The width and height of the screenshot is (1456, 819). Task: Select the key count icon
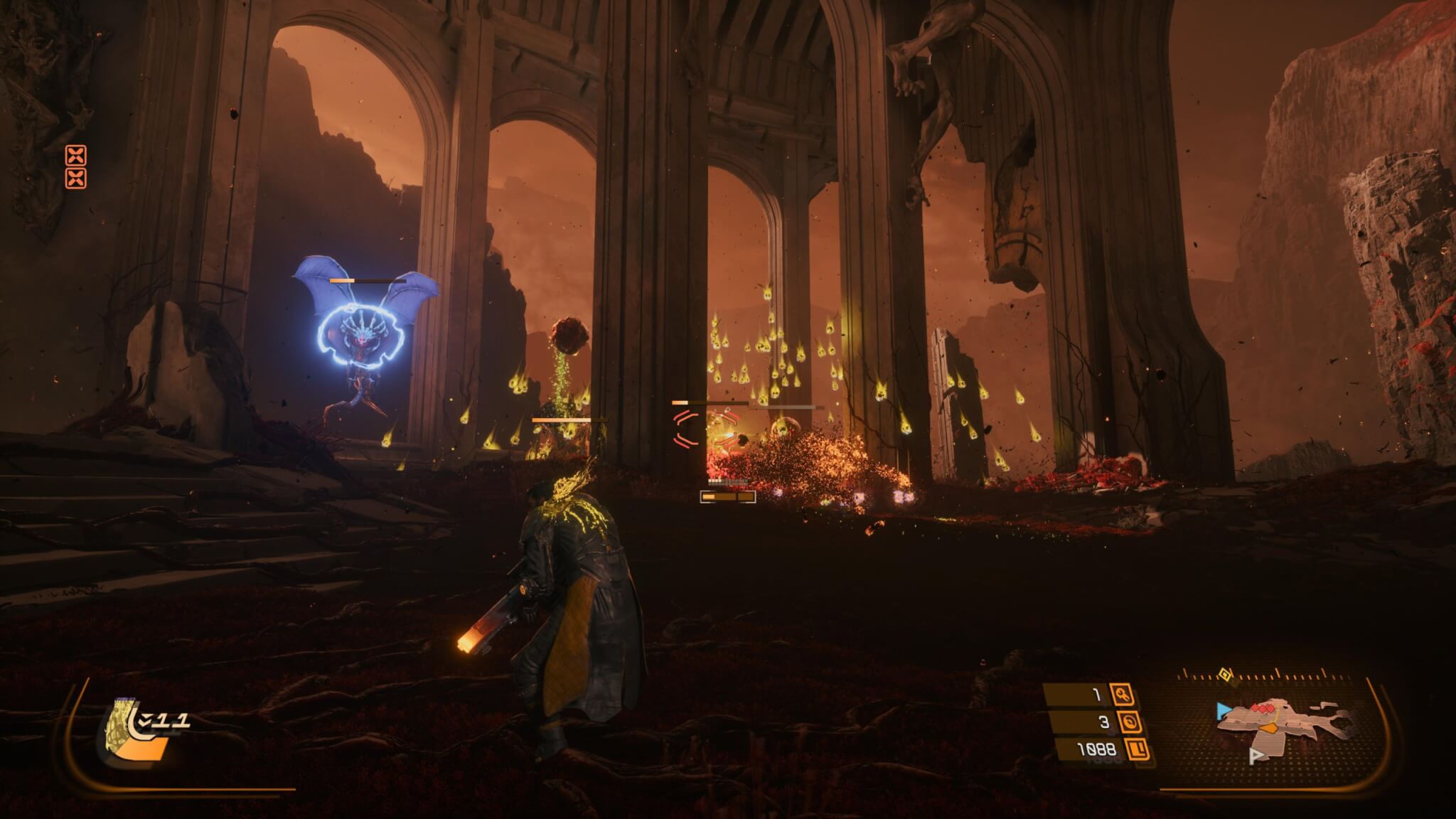pos(1123,695)
